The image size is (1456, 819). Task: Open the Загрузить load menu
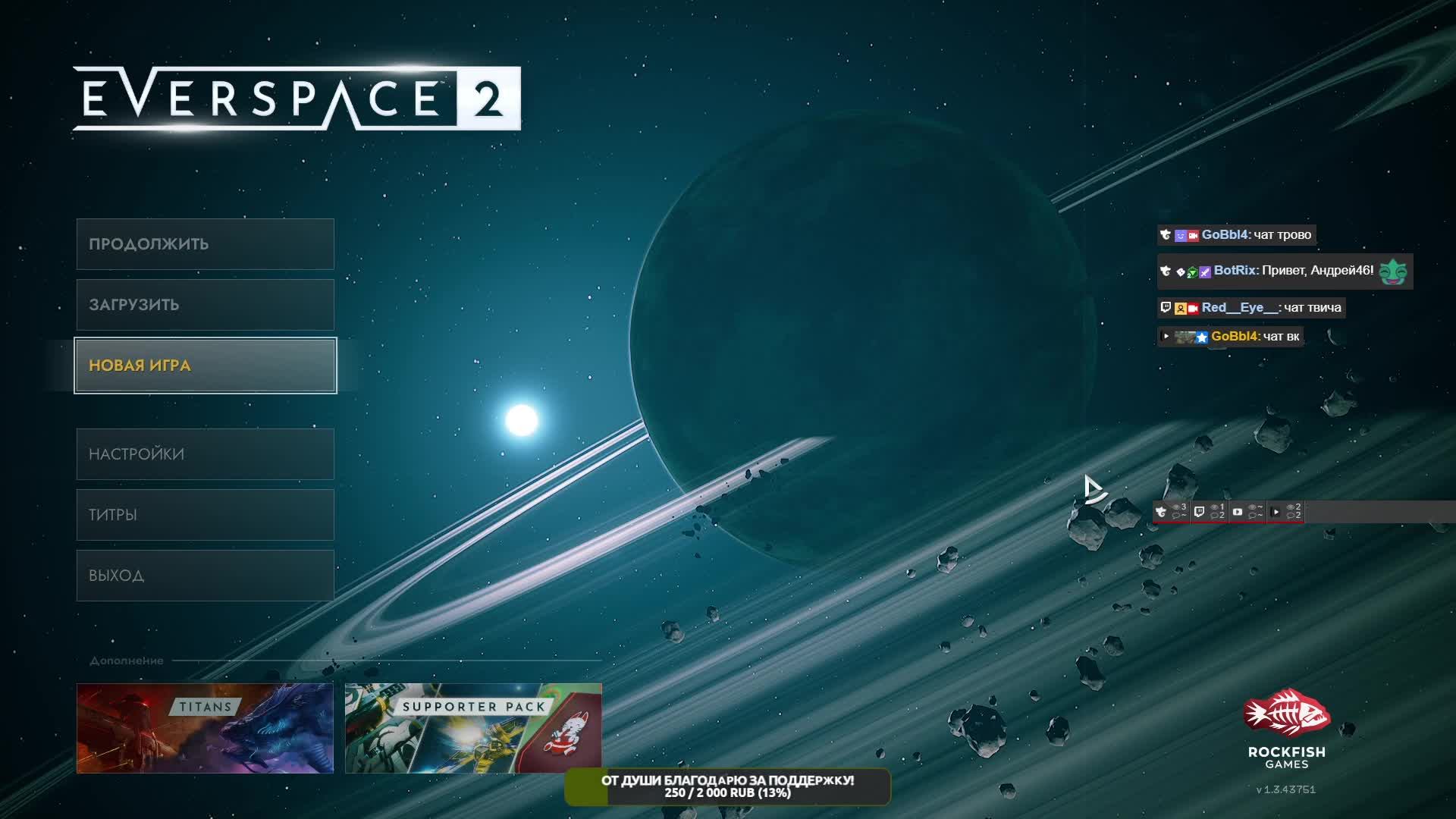tap(205, 305)
